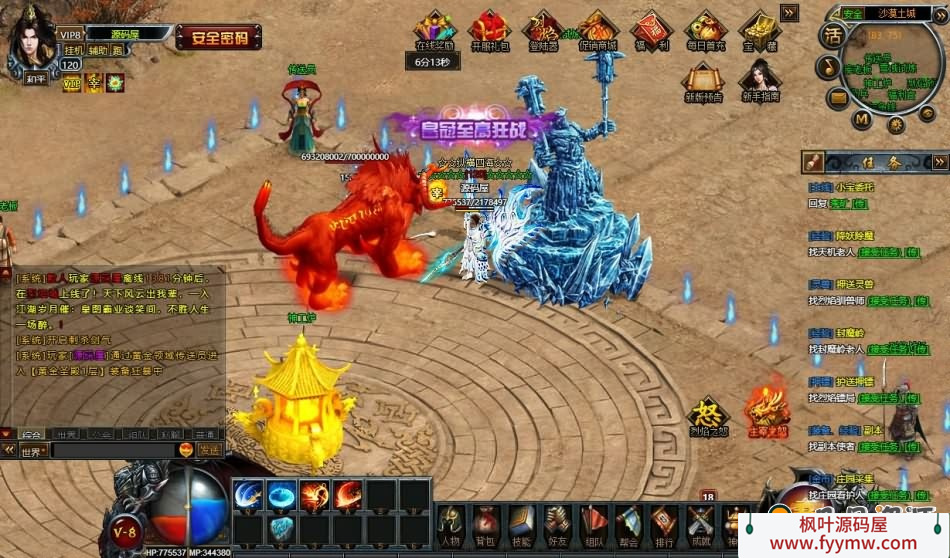This screenshot has height=558, width=950.
Task: View the 新版预告 new version preview scroll
Action: [x=703, y=80]
